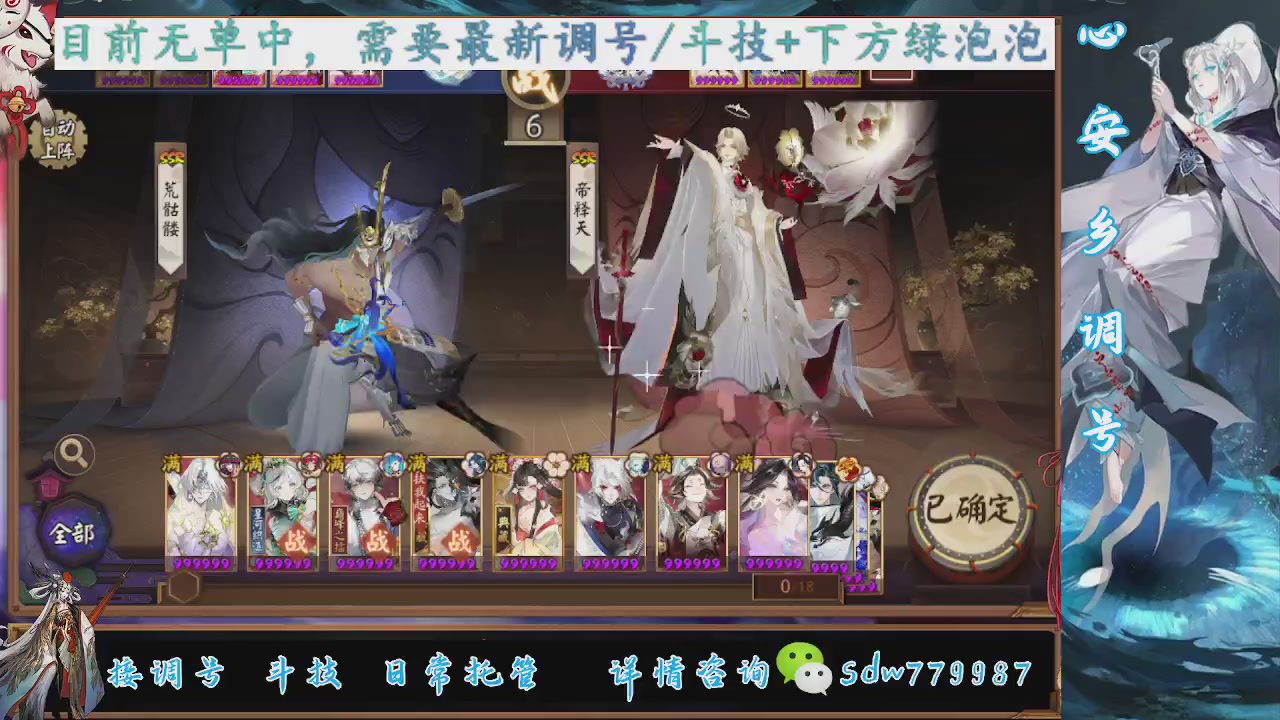Select the magnifier search icon
1280x720 pixels.
point(73,453)
